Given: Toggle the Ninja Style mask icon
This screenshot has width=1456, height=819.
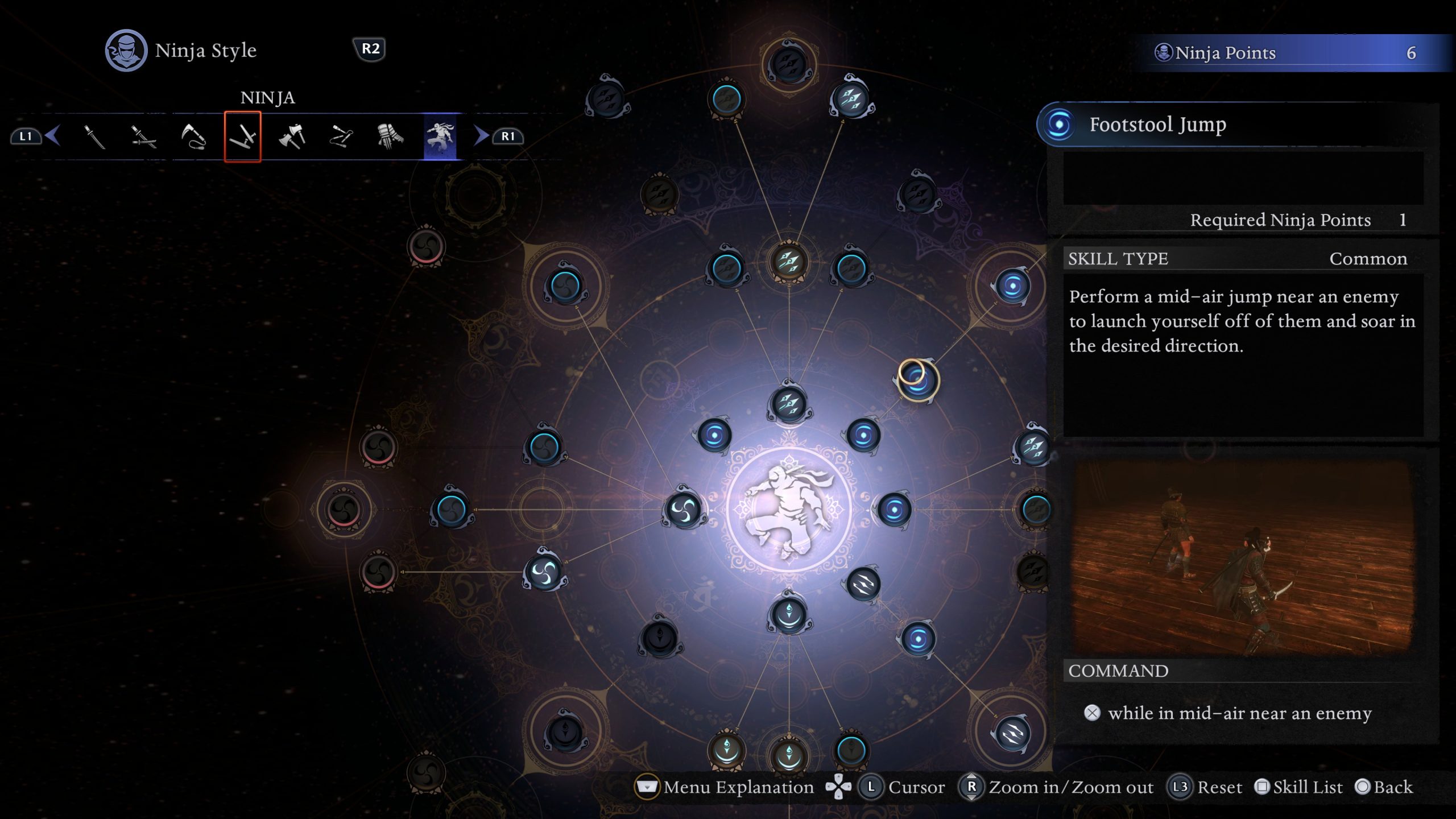Looking at the screenshot, I should pos(126,50).
